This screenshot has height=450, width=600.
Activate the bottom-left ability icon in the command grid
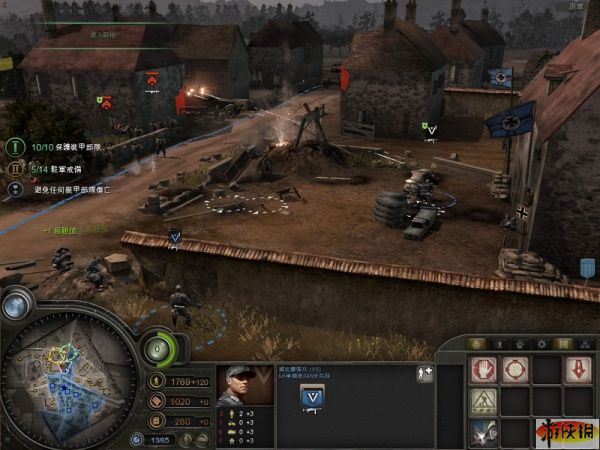[483, 431]
